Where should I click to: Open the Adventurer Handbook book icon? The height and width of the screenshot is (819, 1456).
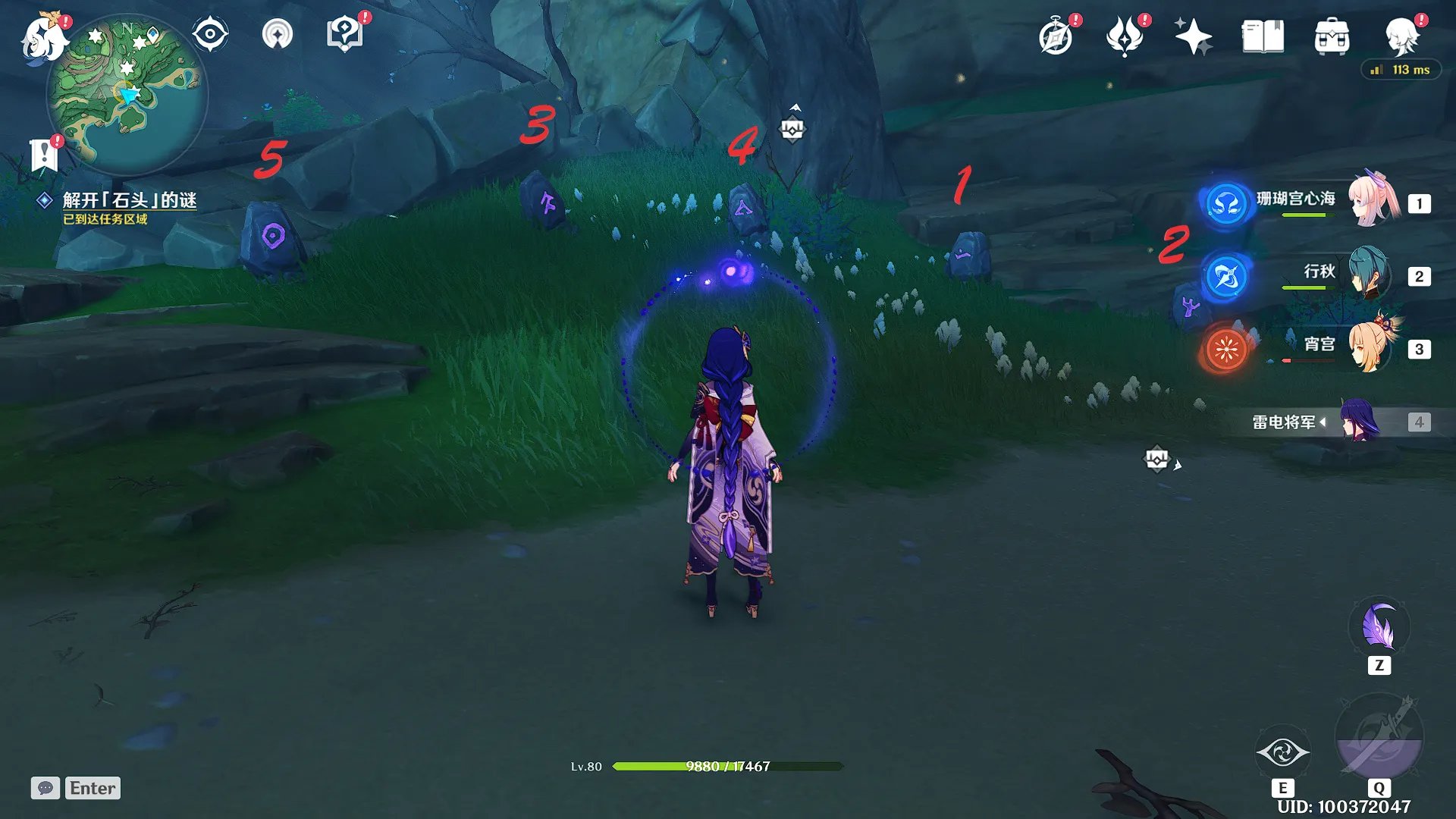pyautogui.click(x=1263, y=36)
